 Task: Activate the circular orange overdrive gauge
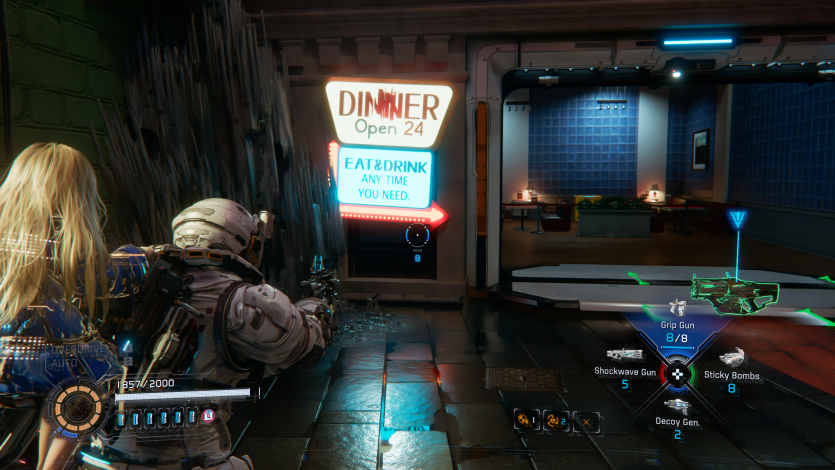[79, 409]
